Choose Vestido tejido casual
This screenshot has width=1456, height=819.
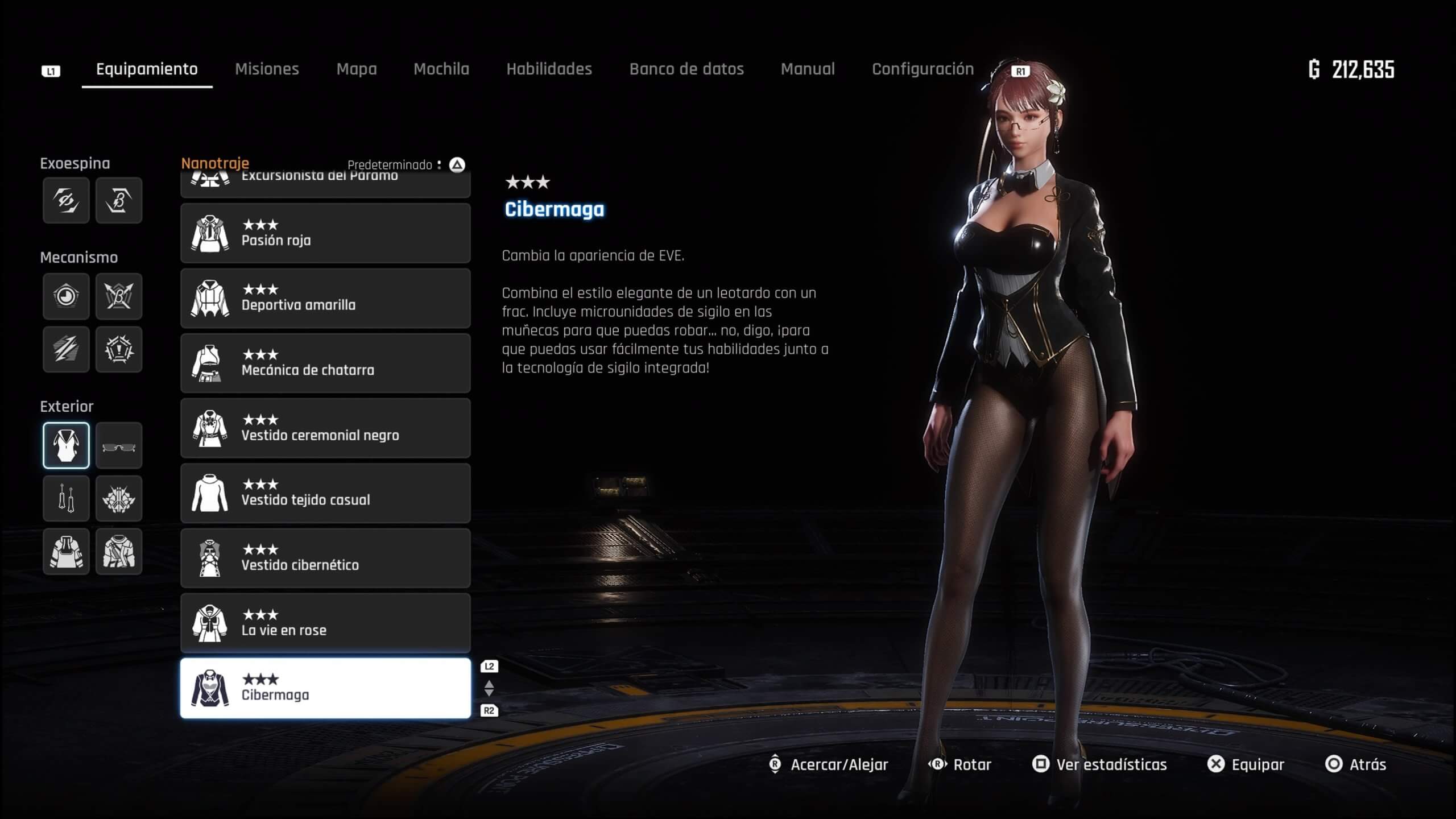[x=325, y=493]
